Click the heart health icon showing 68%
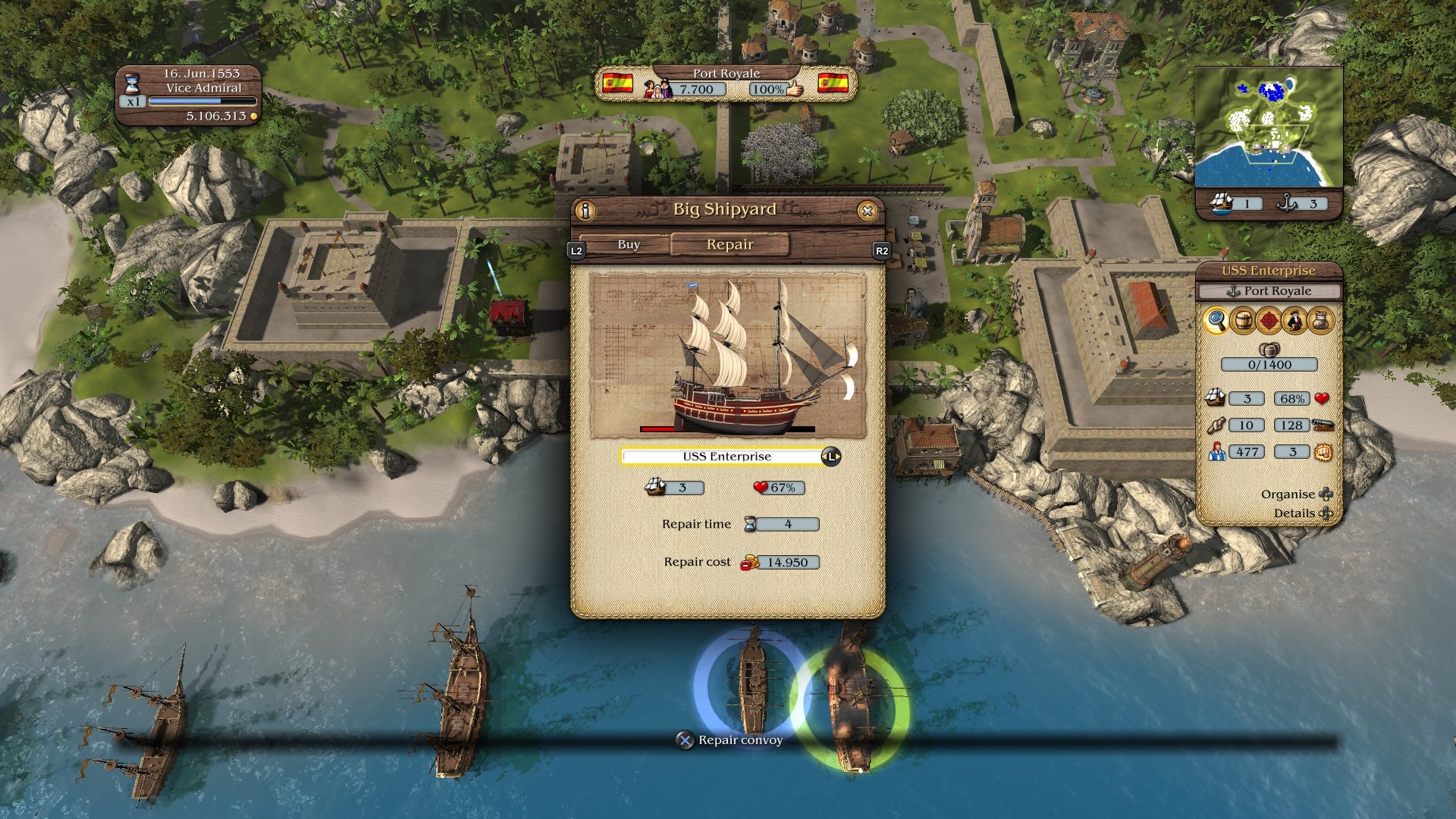Image resolution: width=1456 pixels, height=819 pixels. point(1322,399)
